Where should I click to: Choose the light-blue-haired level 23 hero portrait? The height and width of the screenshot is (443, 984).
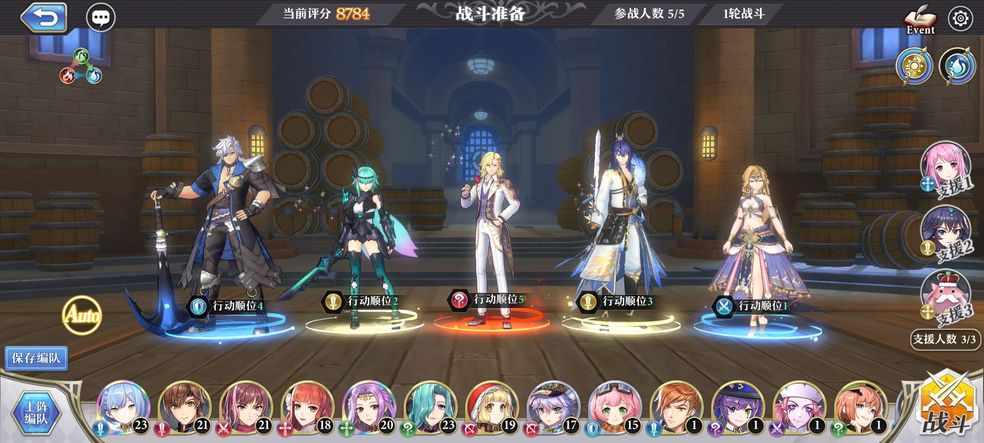[123, 407]
